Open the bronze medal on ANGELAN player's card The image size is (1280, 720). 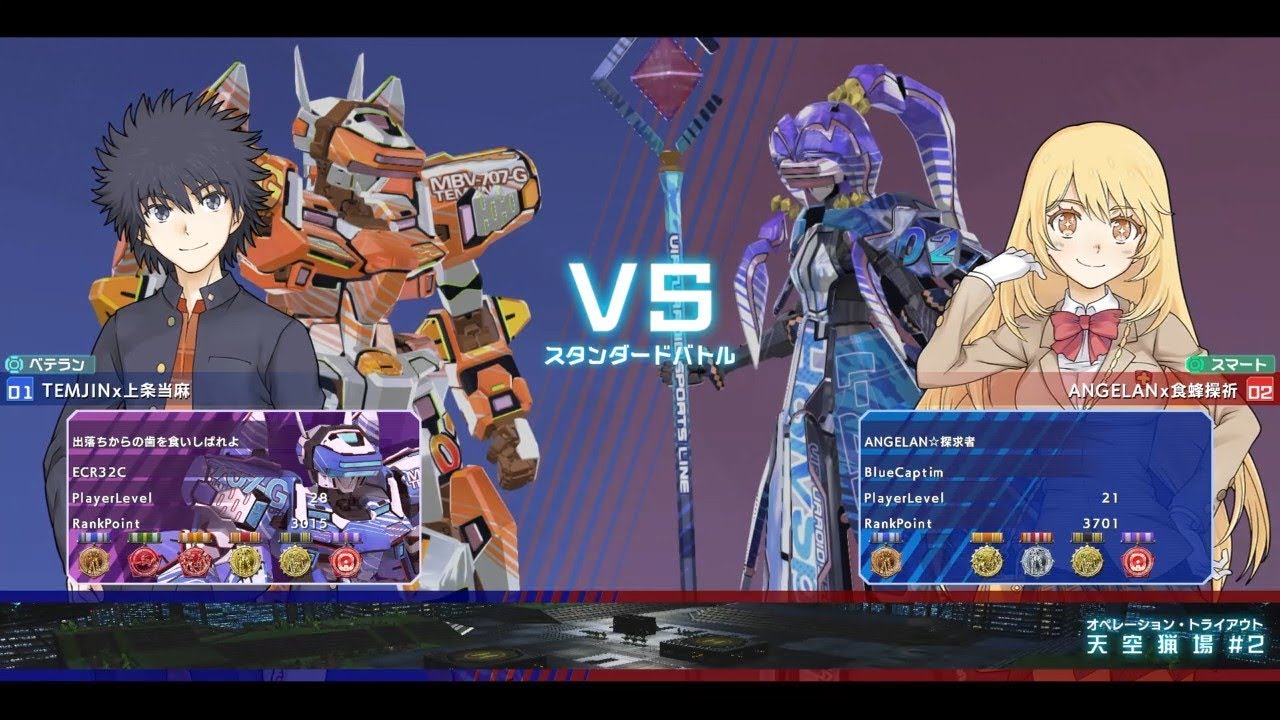(884, 562)
